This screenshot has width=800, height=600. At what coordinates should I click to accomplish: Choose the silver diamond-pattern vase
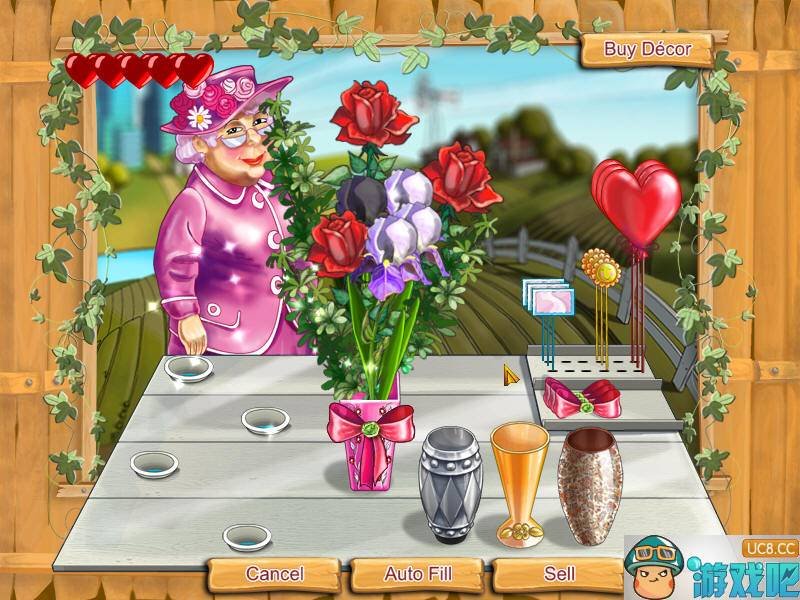pos(449,484)
